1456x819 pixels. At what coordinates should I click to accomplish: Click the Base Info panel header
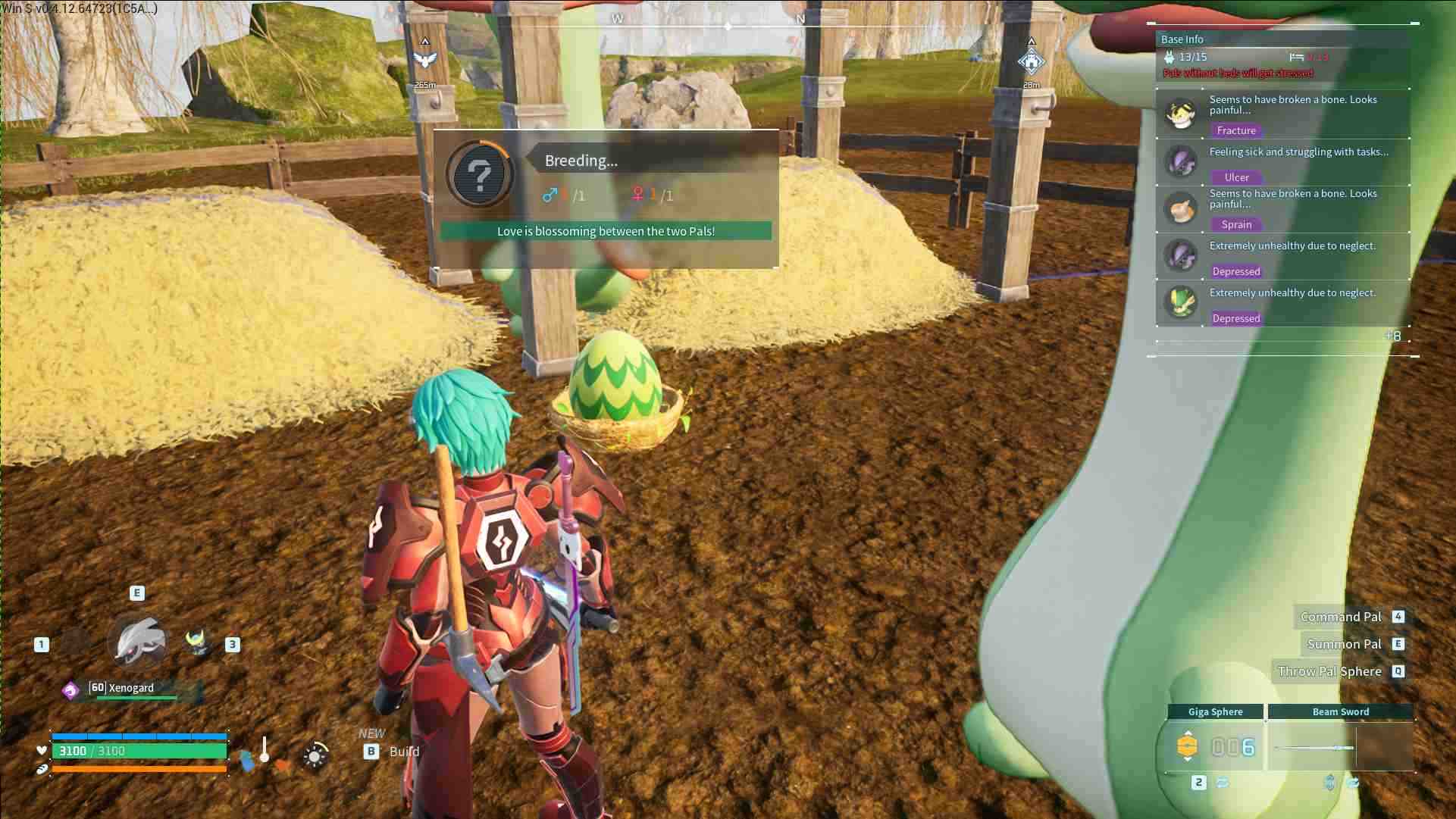[x=1182, y=39]
